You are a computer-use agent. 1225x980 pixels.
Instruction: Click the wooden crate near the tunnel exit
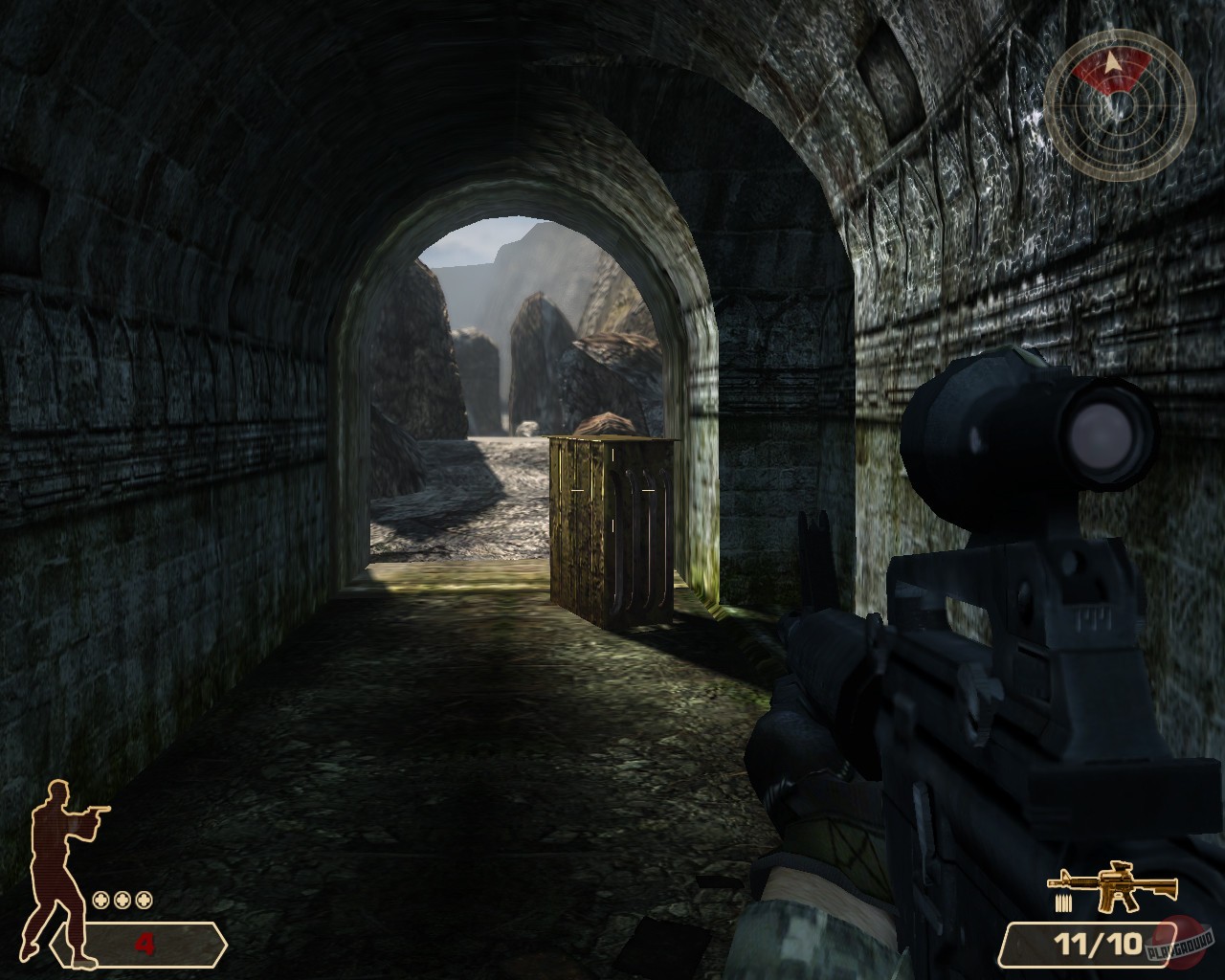click(608, 526)
